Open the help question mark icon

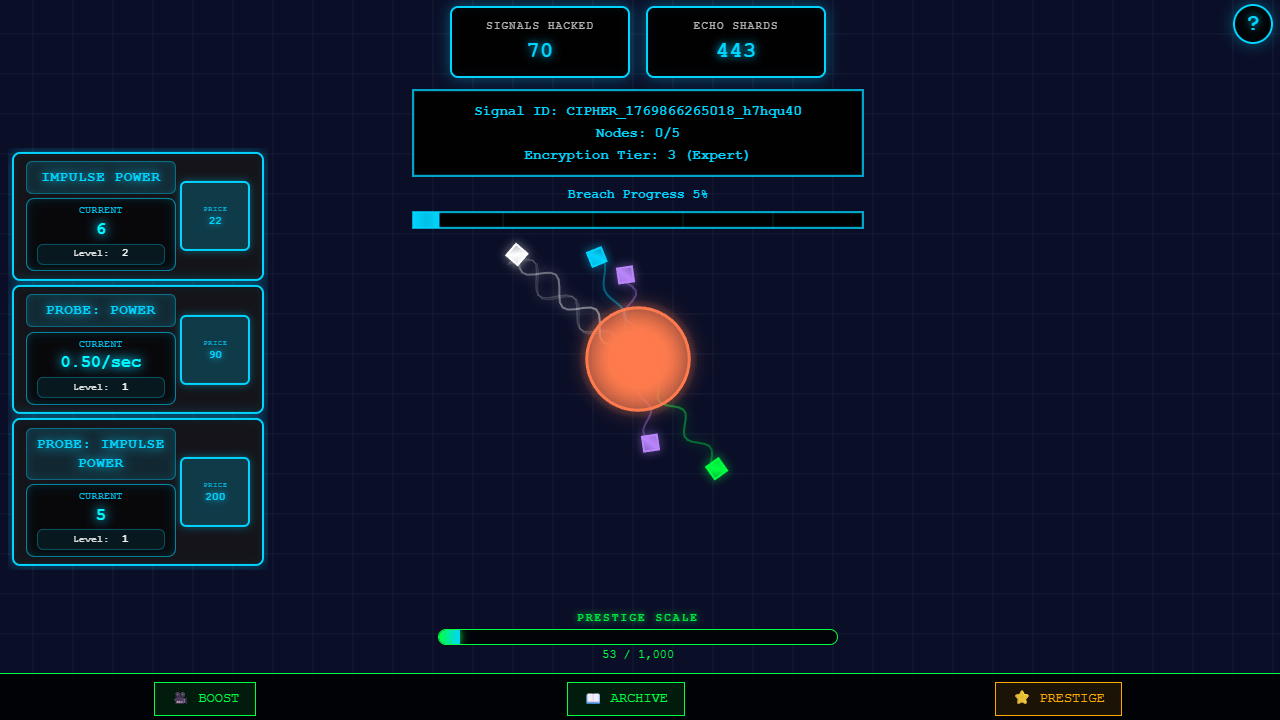[x=1253, y=24]
